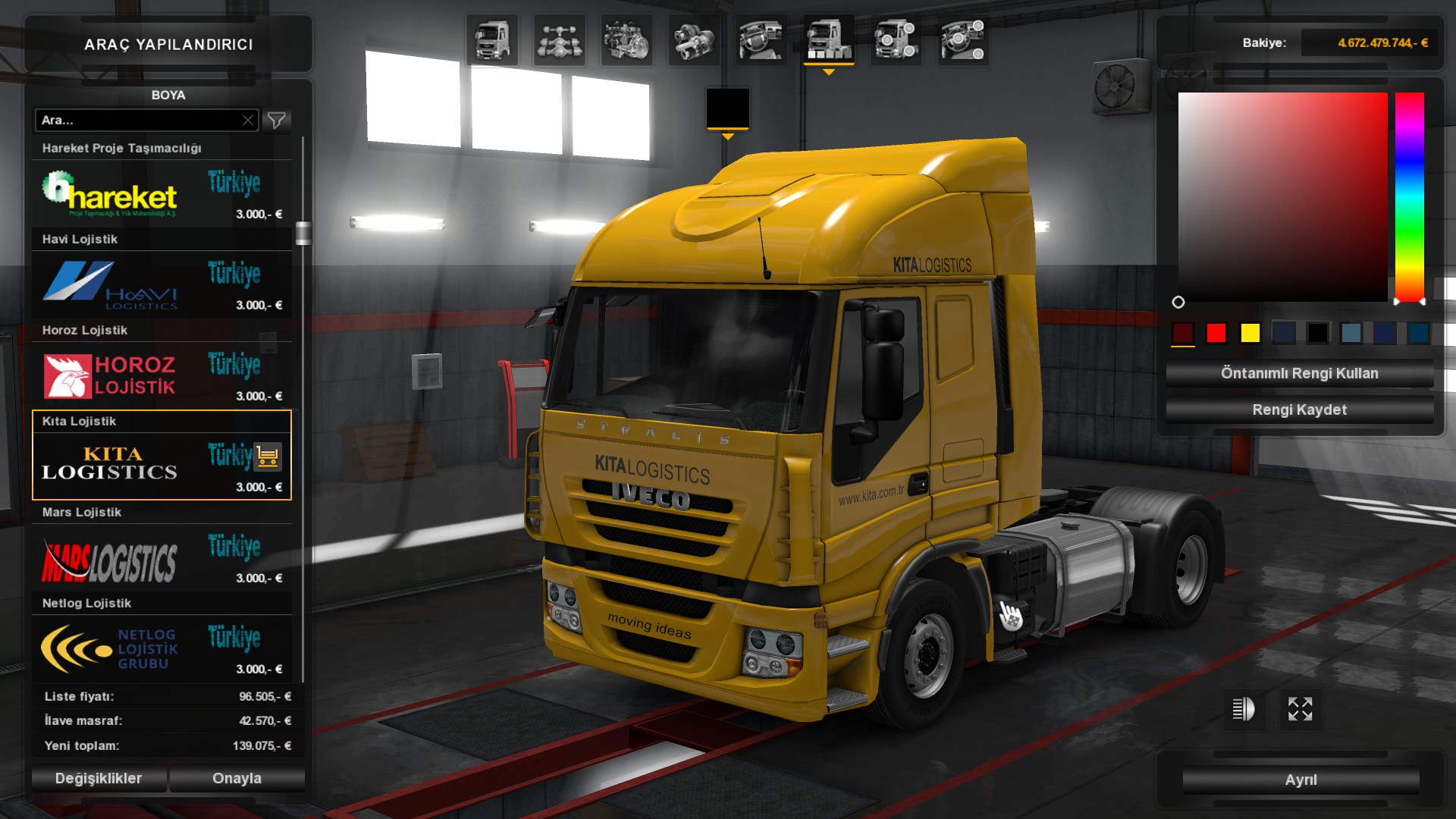
Task: Select the Paint category truck icon
Action: pyautogui.click(x=828, y=39)
